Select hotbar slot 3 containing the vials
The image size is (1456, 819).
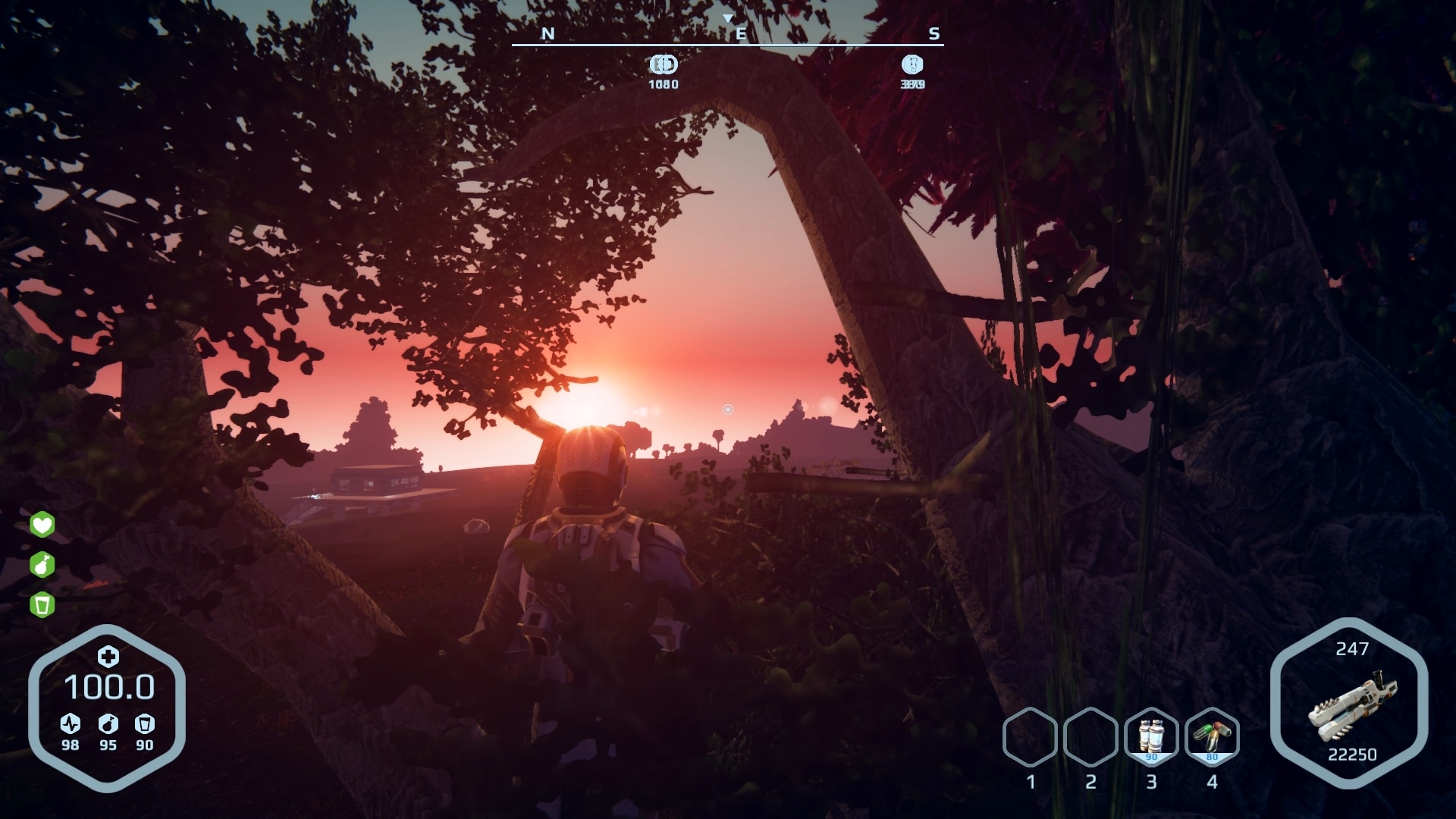tap(1152, 735)
